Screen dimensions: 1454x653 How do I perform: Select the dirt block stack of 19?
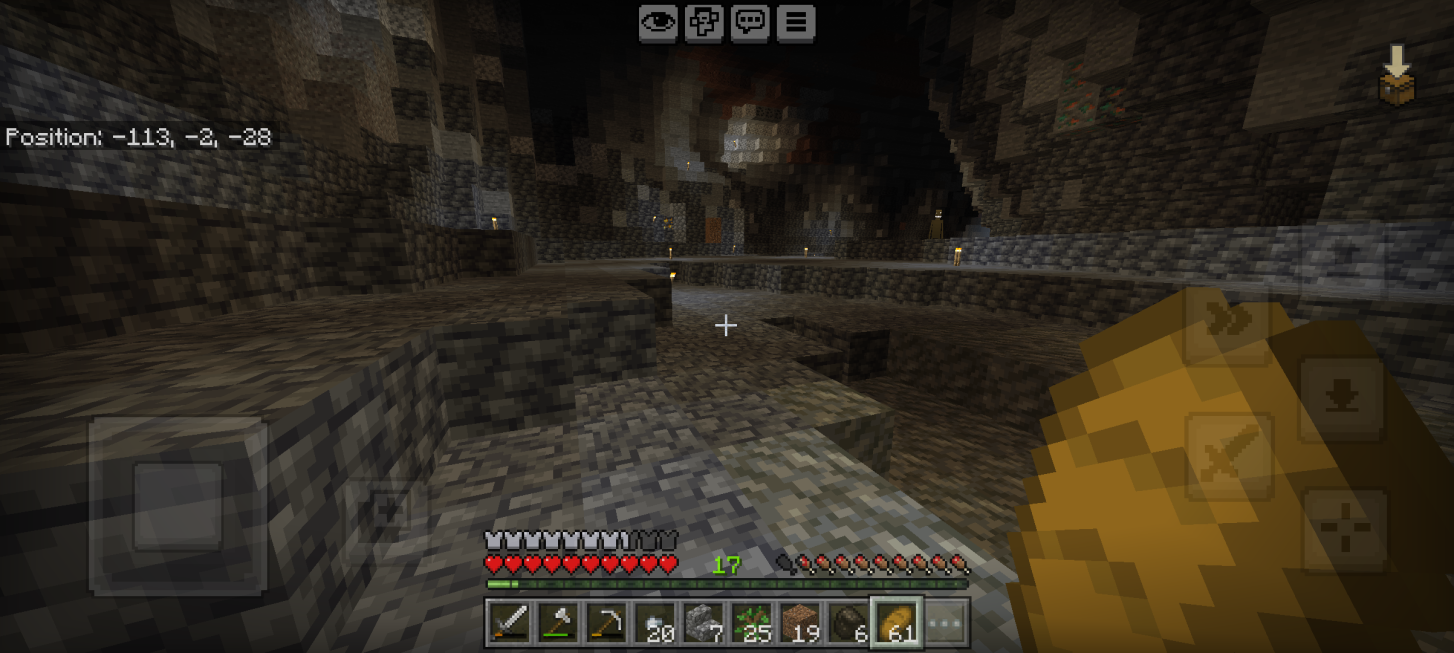[799, 622]
